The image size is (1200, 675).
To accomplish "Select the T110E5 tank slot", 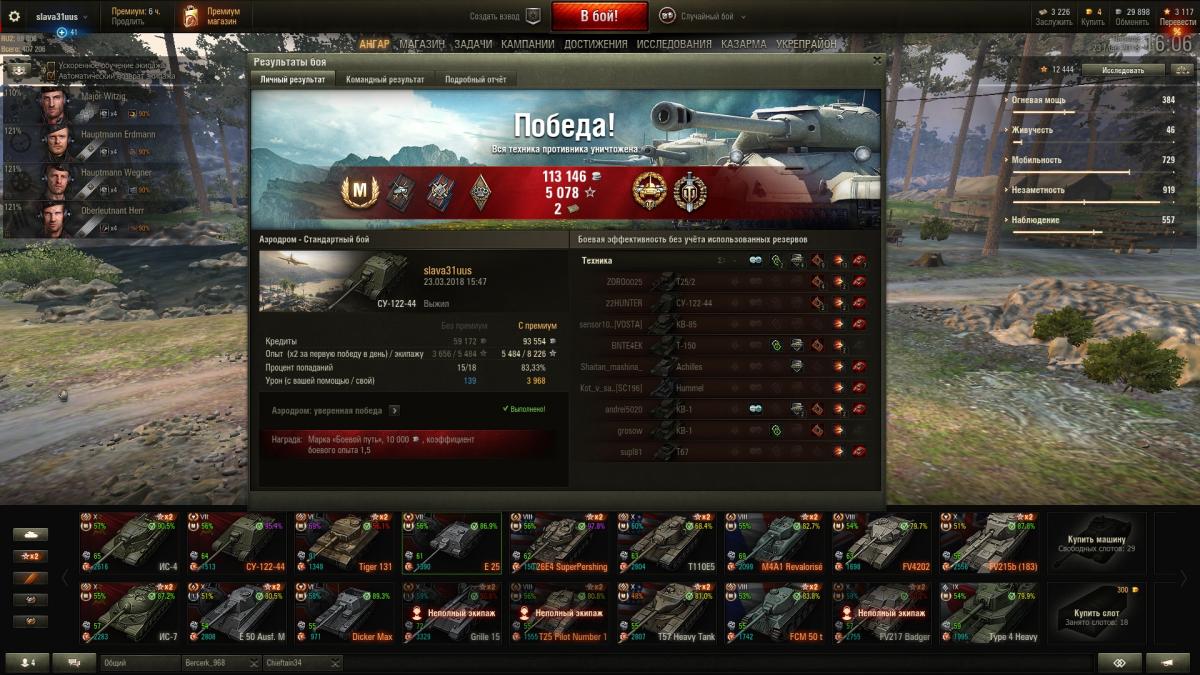I will pos(667,542).
